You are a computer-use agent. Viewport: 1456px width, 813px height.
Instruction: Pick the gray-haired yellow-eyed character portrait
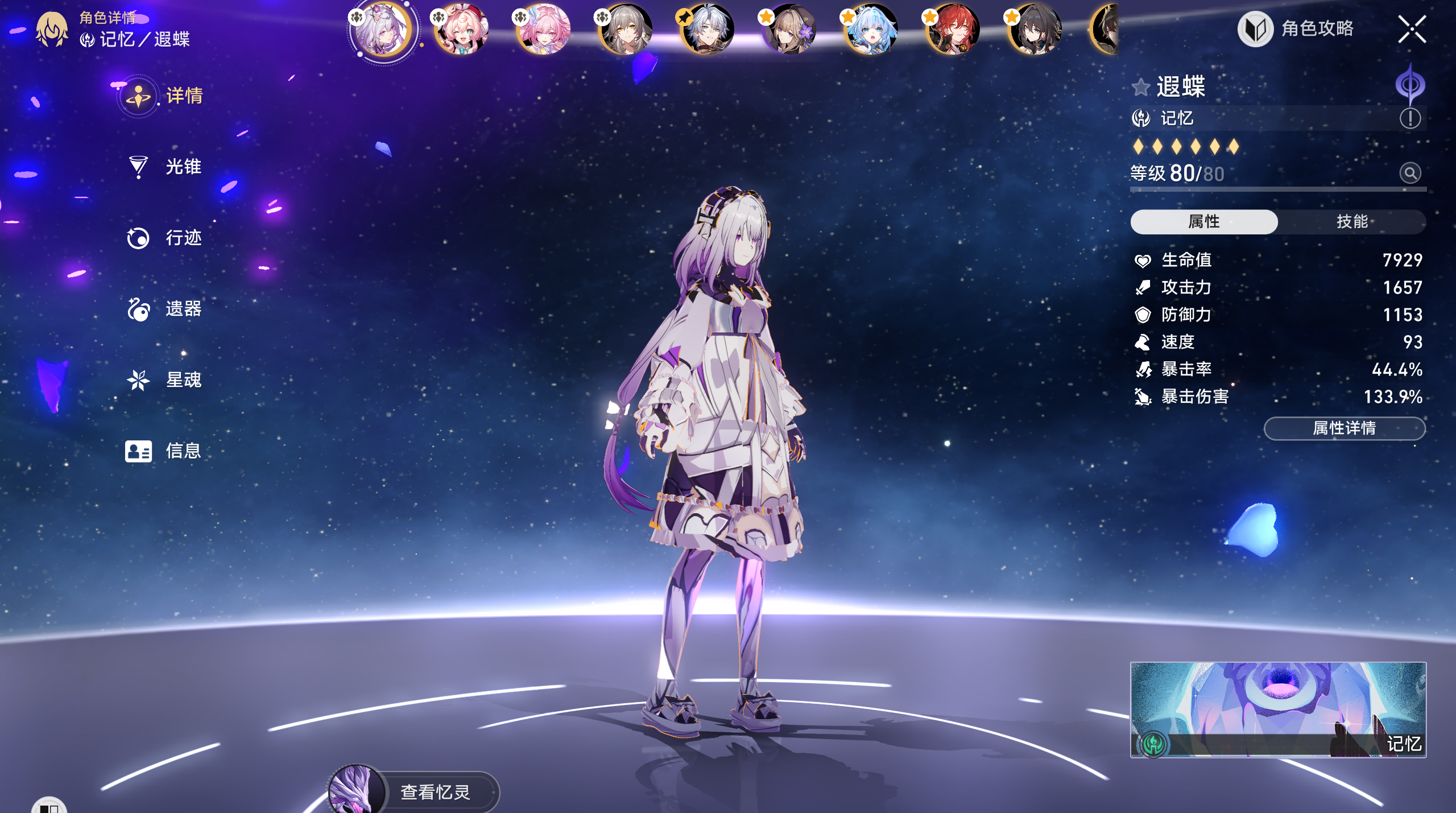pyautogui.click(x=626, y=29)
